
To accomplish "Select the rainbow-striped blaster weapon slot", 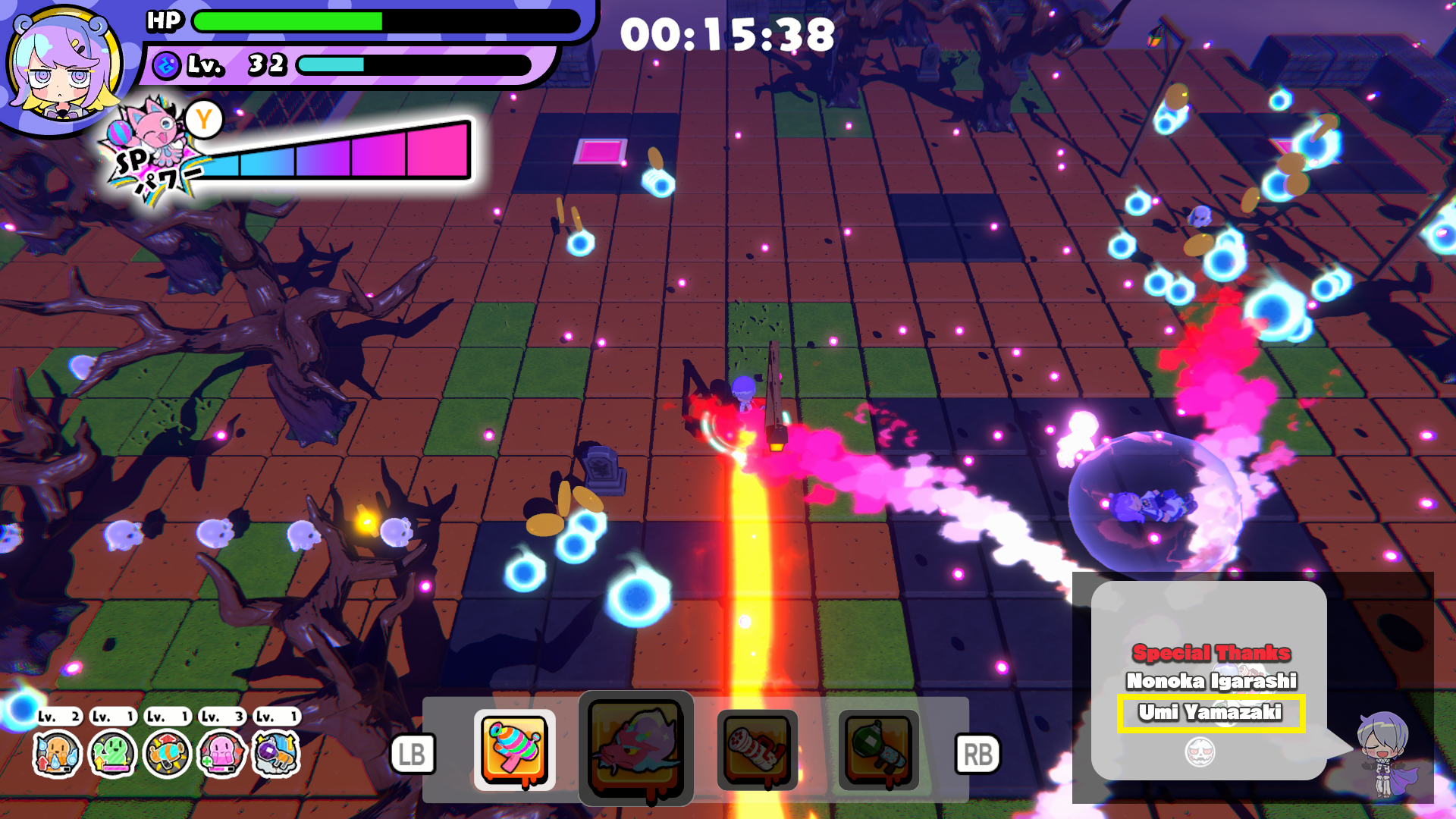I will (515, 749).
